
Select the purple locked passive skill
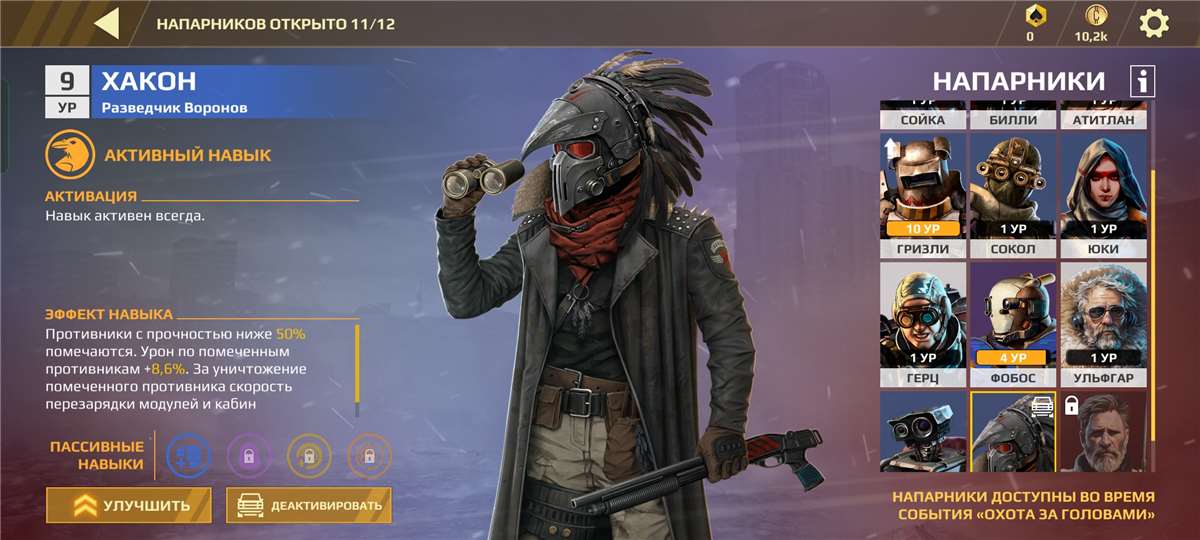248,455
